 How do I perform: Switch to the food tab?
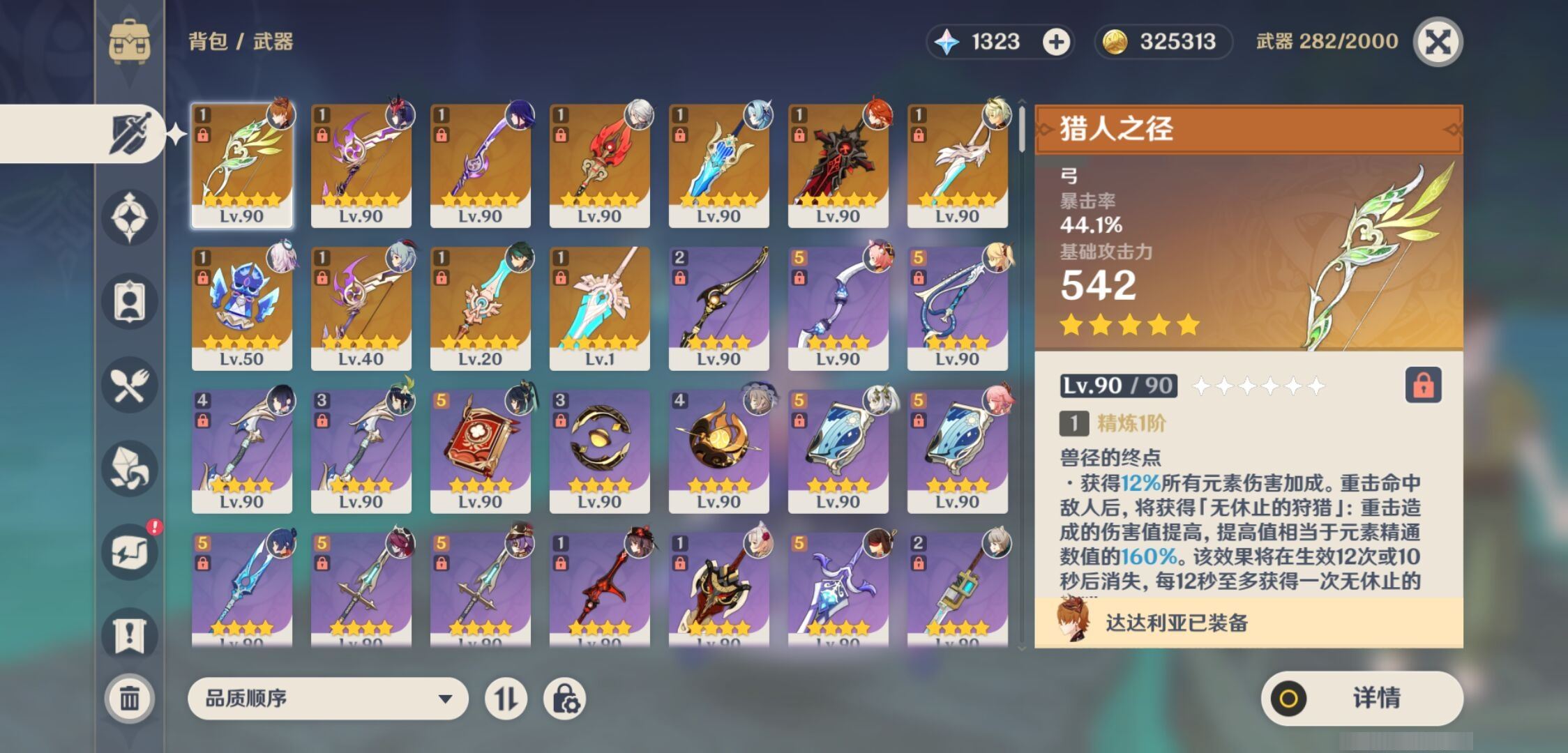click(130, 385)
